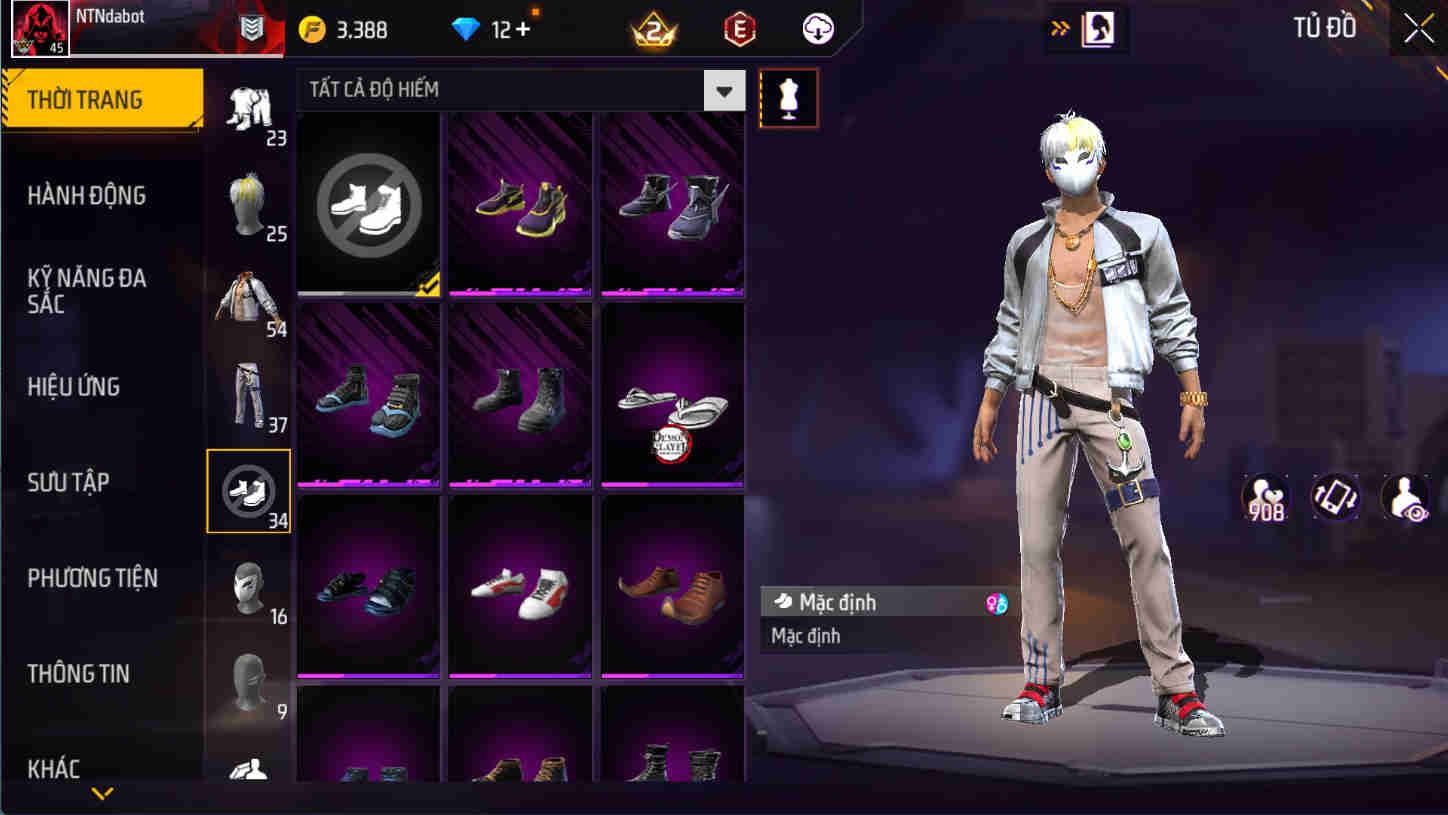Click the Mặc định equipped item button

[860, 602]
